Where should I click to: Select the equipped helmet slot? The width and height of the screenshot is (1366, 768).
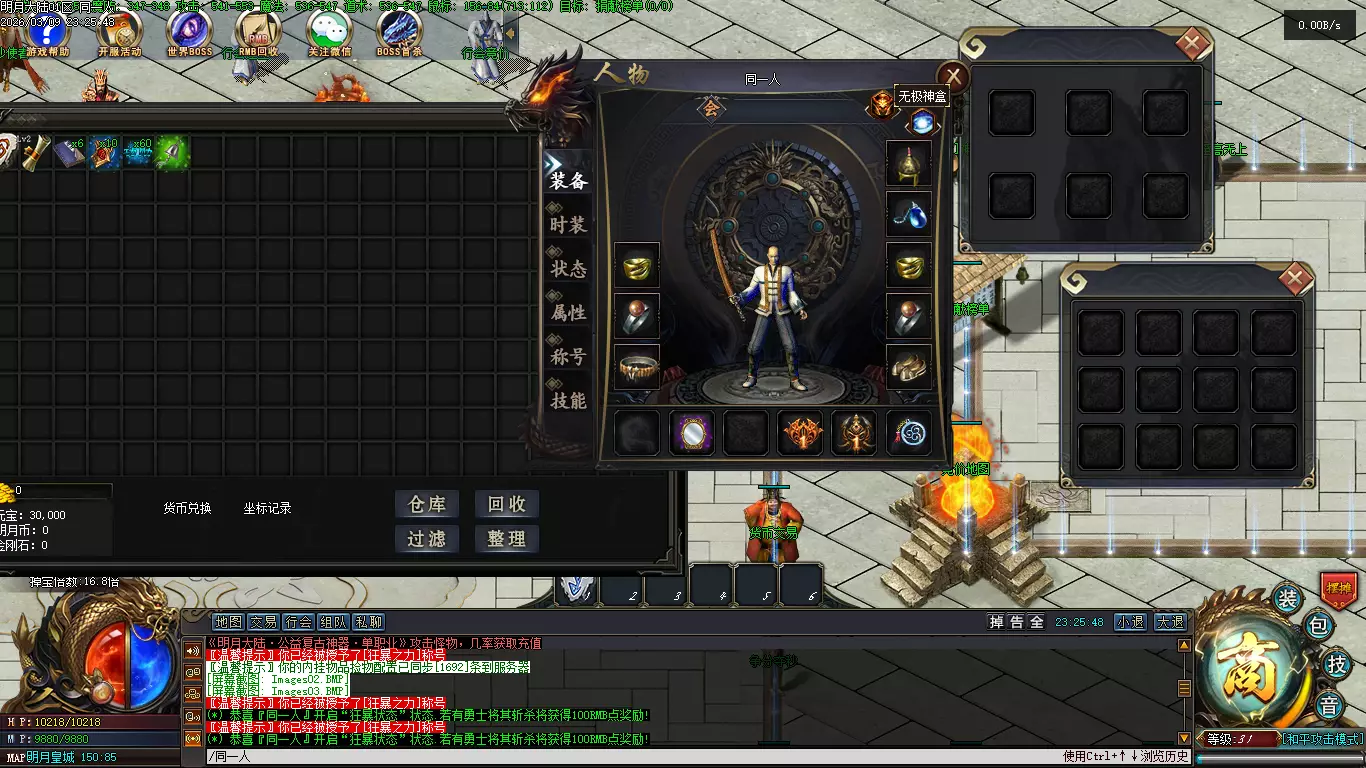point(909,164)
